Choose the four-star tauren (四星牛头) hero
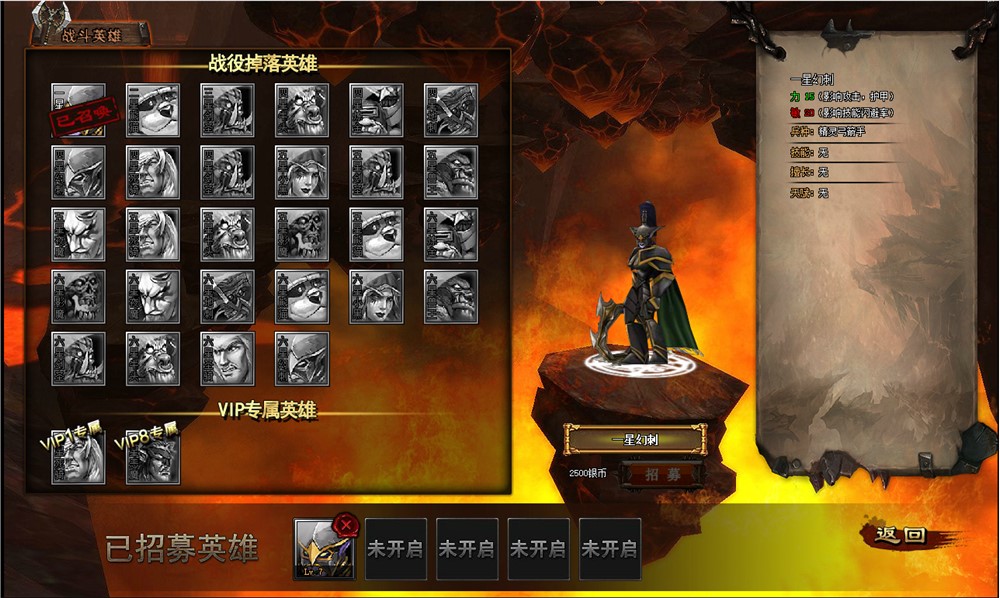Screen dimensions: 1000x598 (302, 110)
